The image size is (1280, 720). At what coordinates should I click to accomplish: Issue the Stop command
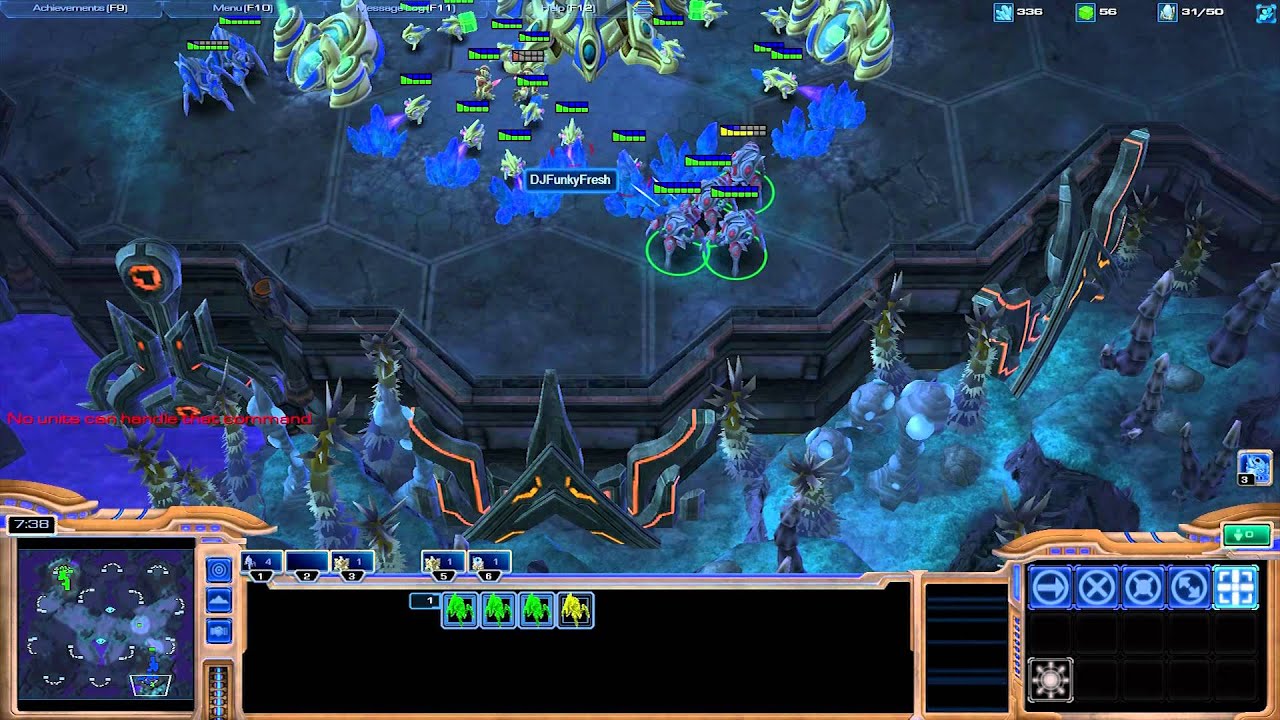(x=1096, y=587)
